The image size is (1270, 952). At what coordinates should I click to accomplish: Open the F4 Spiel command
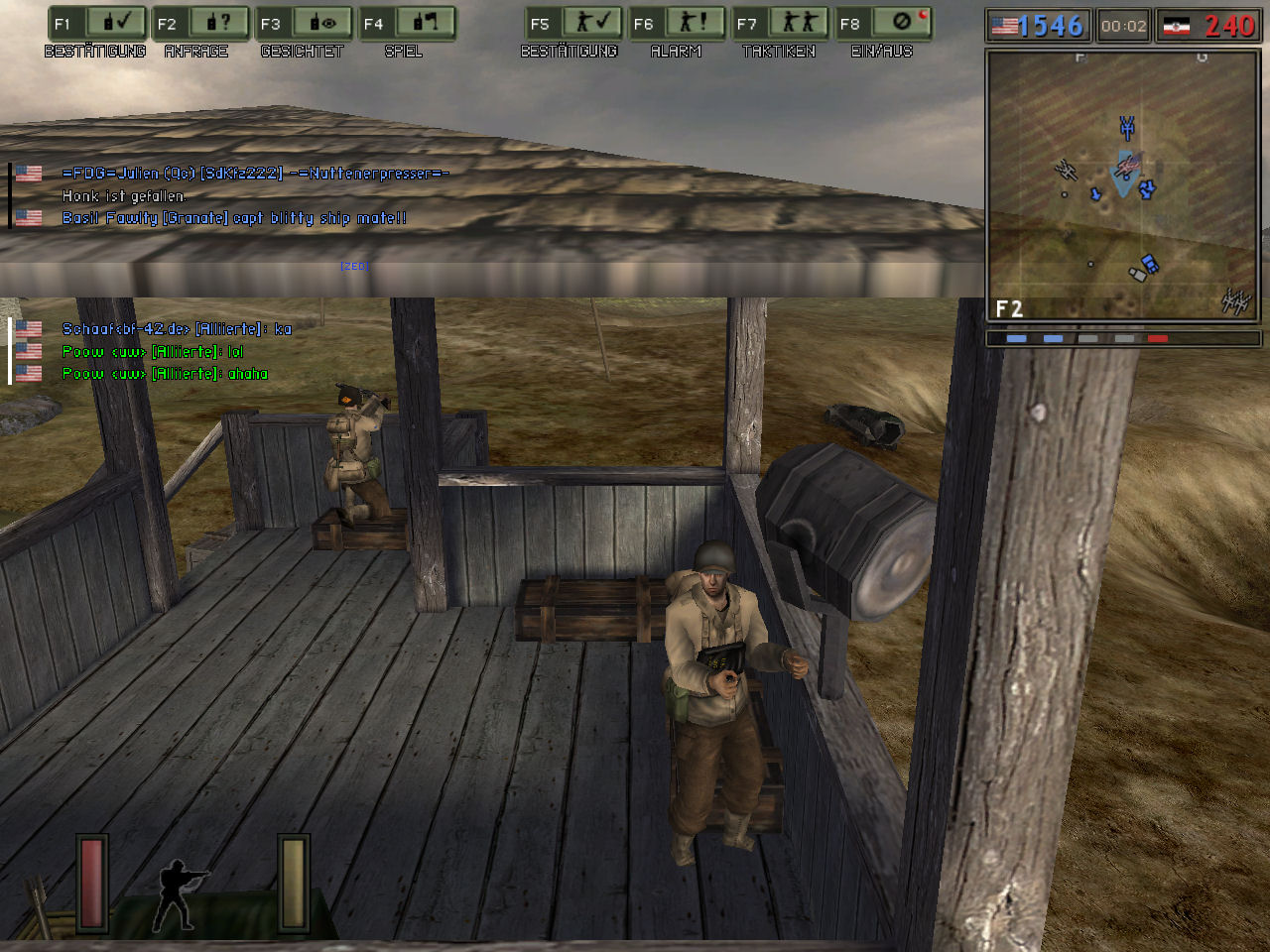(x=406, y=24)
